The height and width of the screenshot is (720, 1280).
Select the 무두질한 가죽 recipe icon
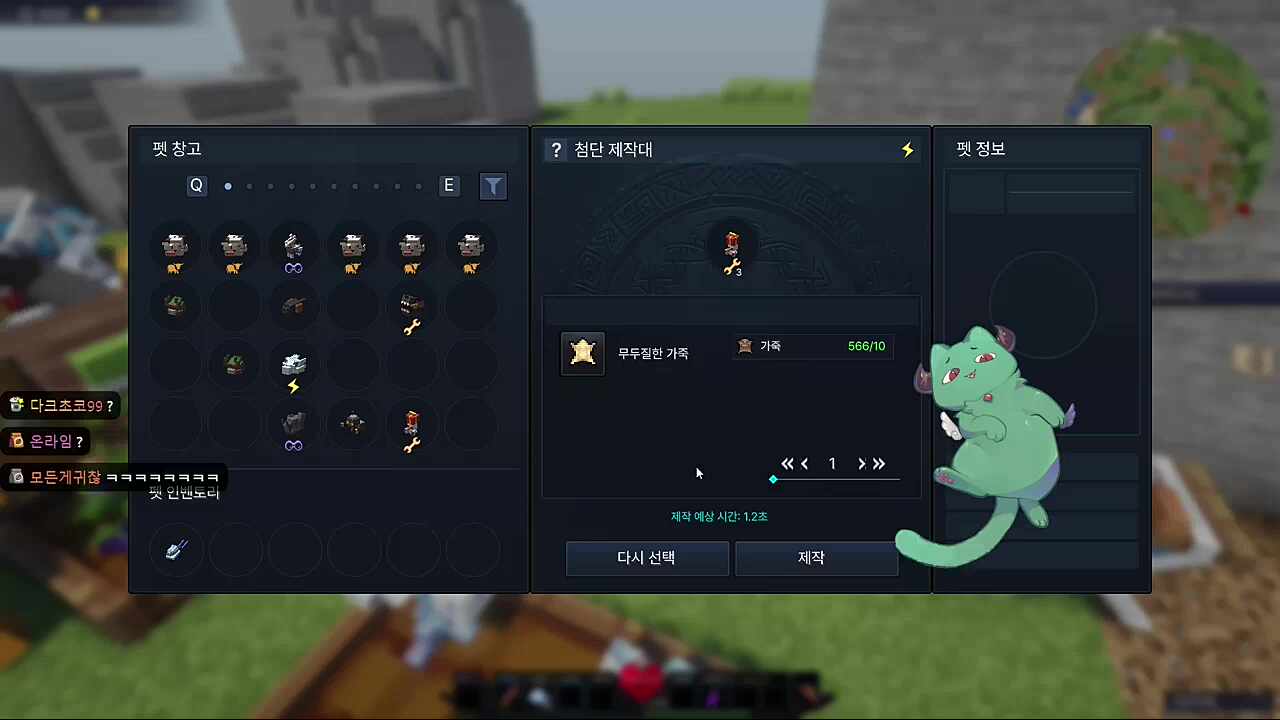(x=583, y=353)
